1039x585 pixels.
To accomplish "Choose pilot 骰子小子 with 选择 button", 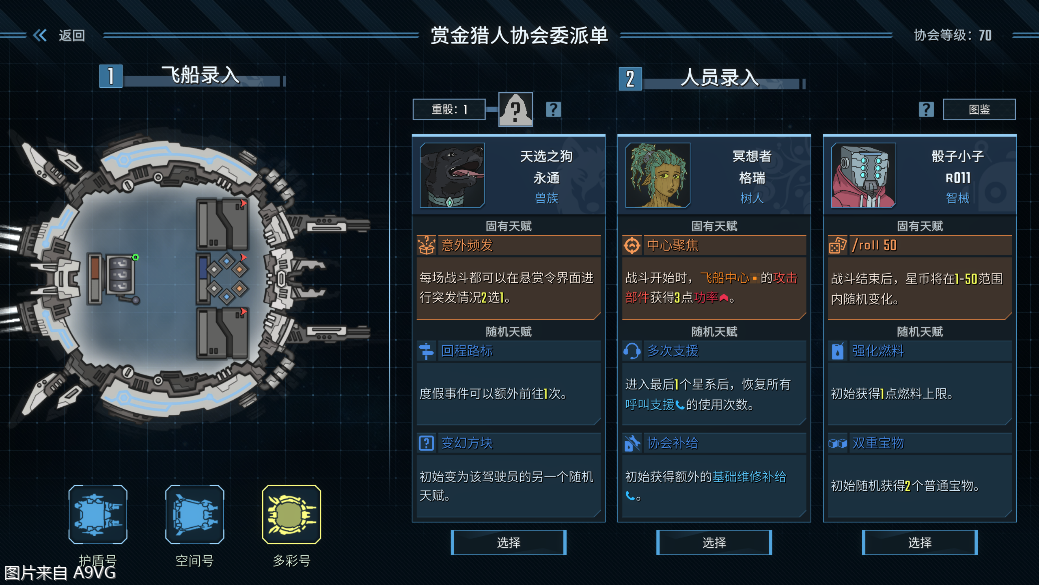I will click(x=919, y=542).
